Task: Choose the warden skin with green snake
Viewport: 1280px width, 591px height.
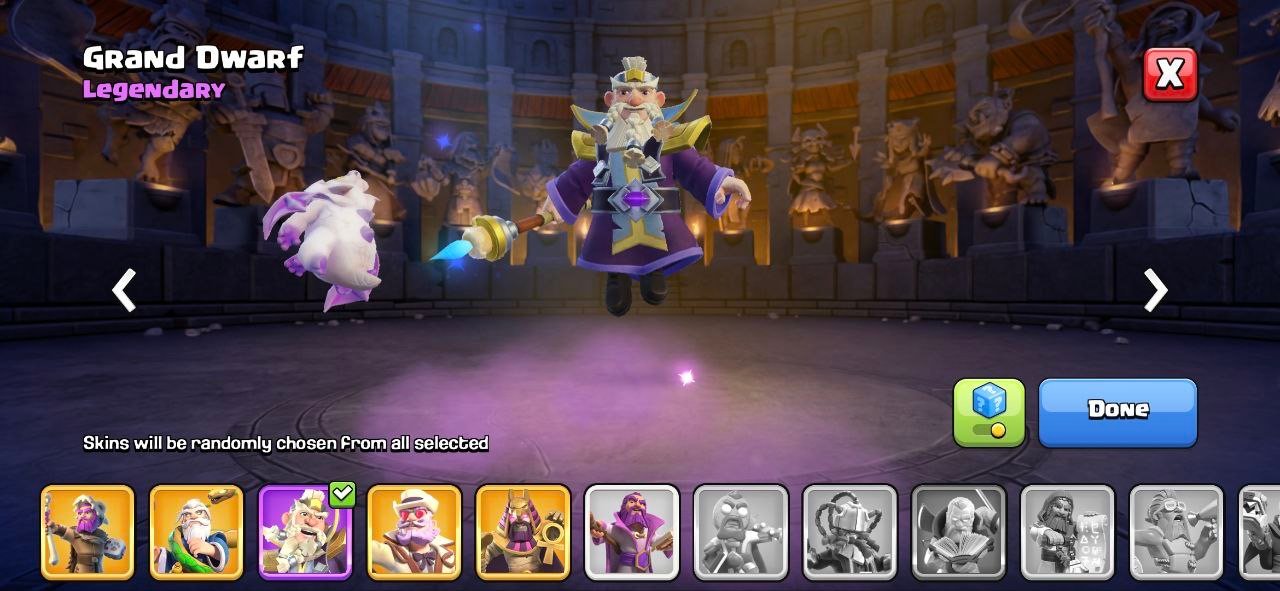Action: click(x=196, y=532)
